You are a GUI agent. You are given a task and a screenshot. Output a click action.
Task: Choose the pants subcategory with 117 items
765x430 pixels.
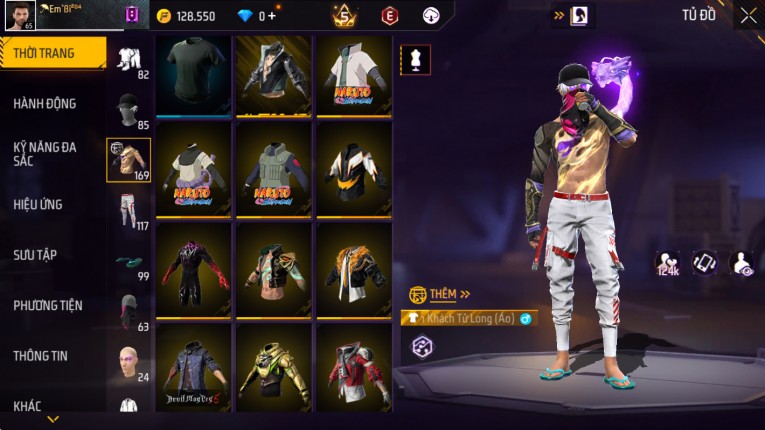[127, 210]
